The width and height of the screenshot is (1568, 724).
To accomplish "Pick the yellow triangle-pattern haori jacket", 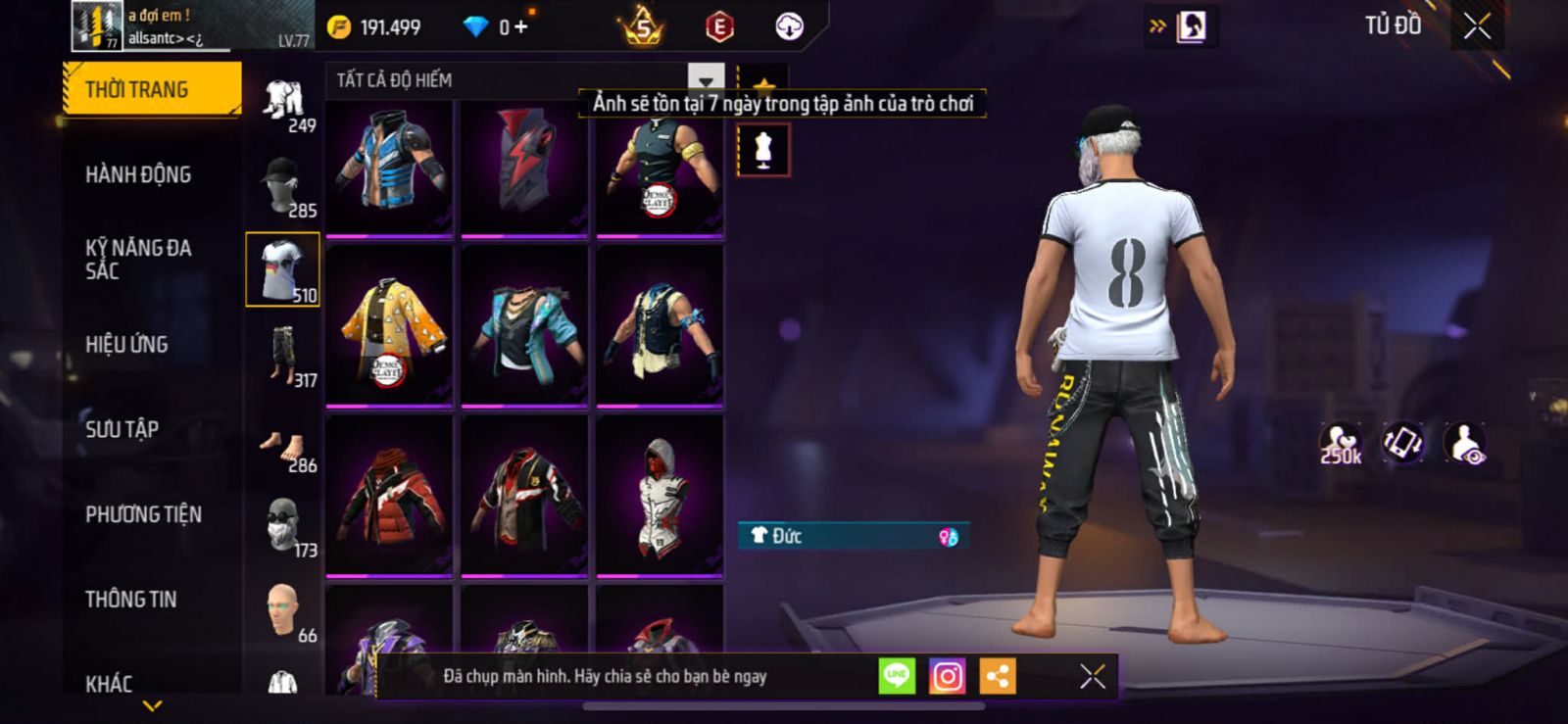I will pos(389,325).
